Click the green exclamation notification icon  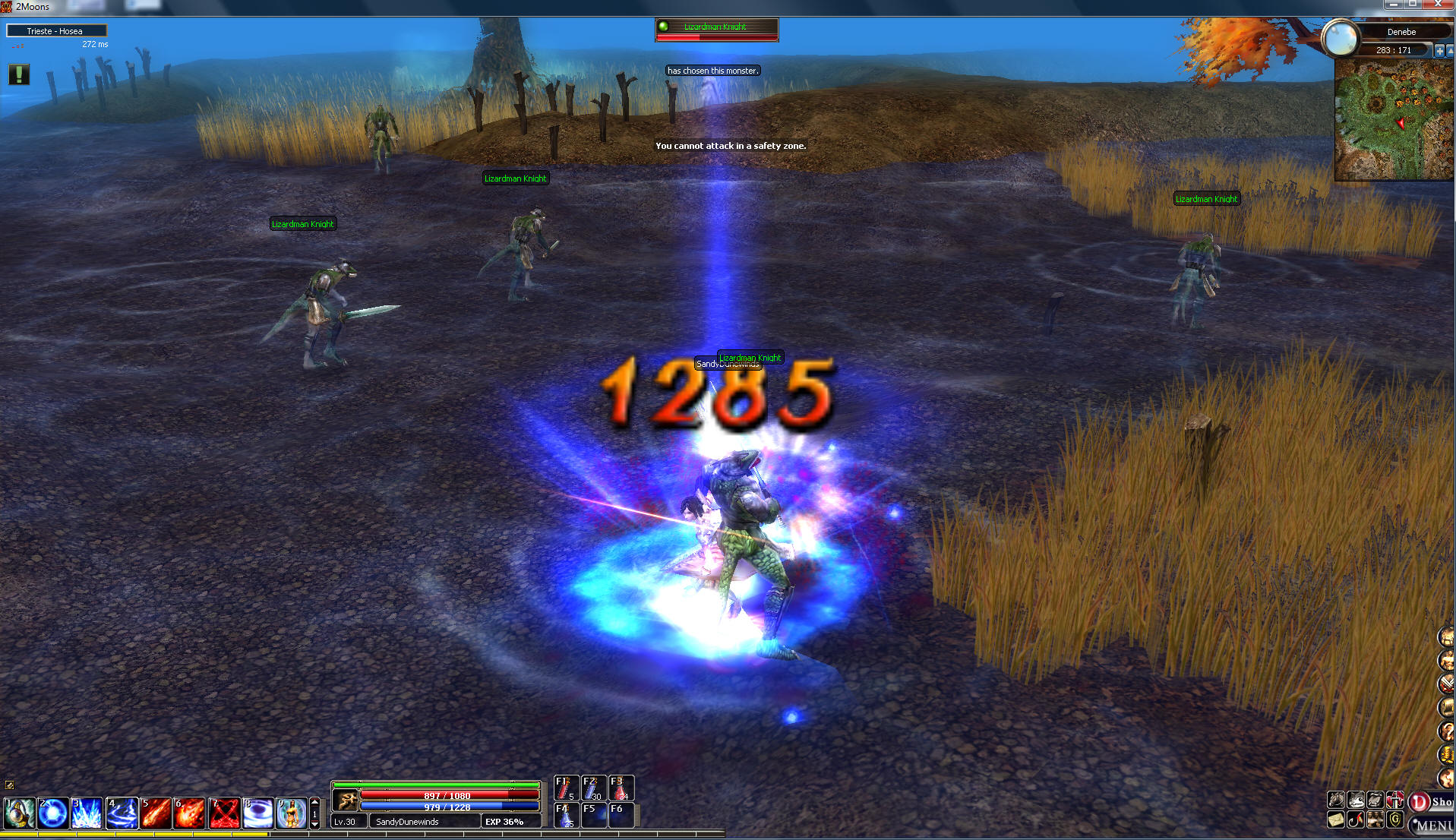click(x=19, y=74)
